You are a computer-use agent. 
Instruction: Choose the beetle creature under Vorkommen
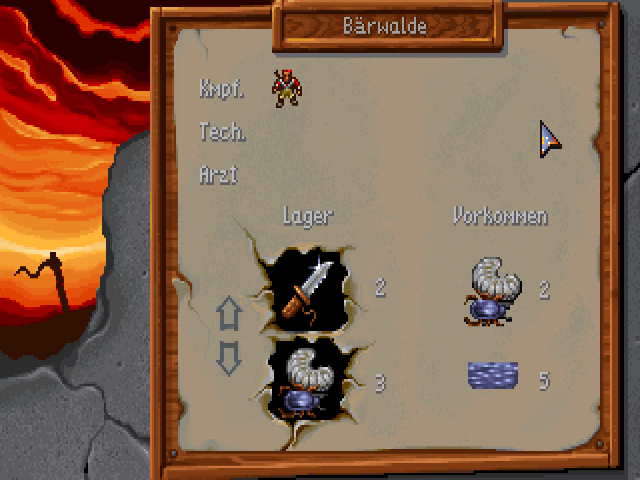coord(493,290)
